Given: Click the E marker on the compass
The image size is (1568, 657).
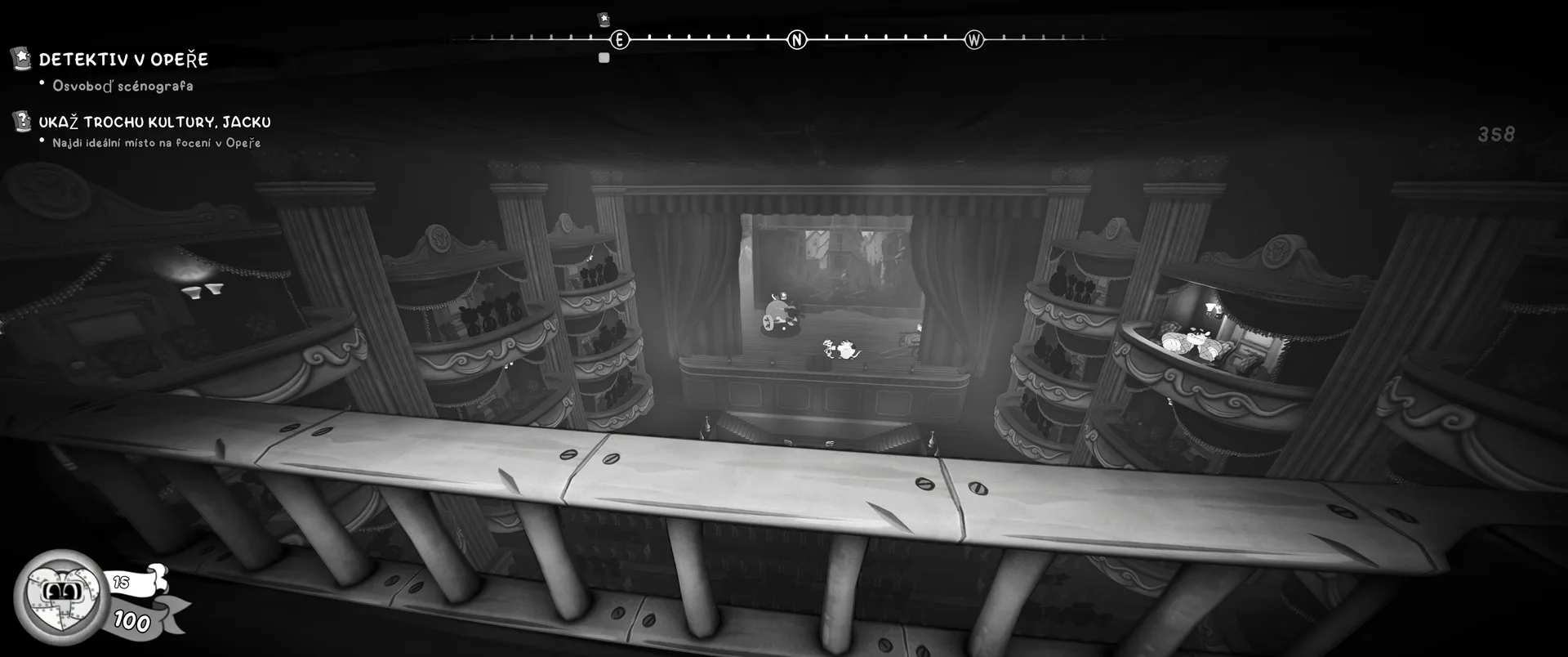Looking at the screenshot, I should (x=620, y=39).
